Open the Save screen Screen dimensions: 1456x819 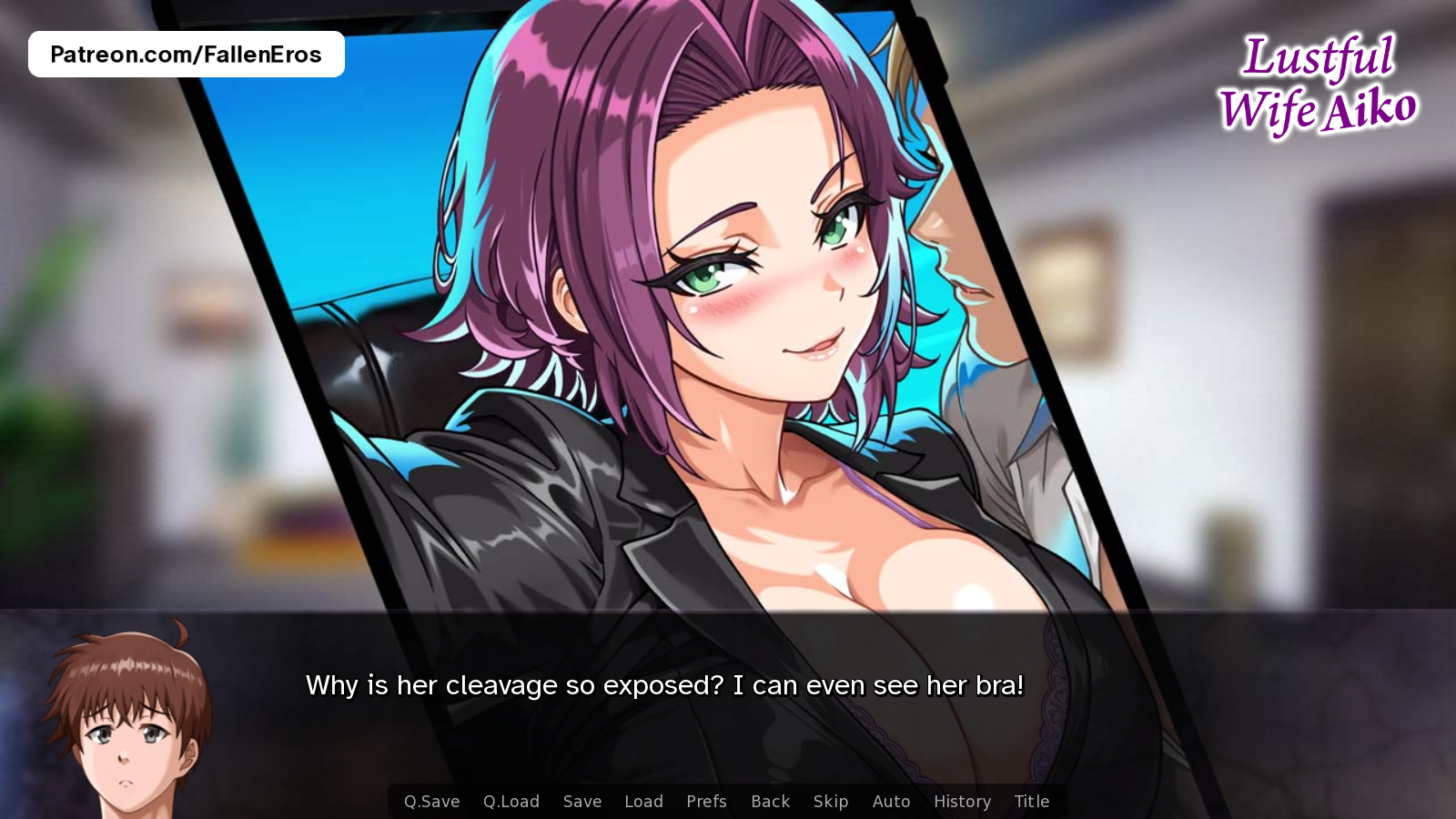point(581,802)
